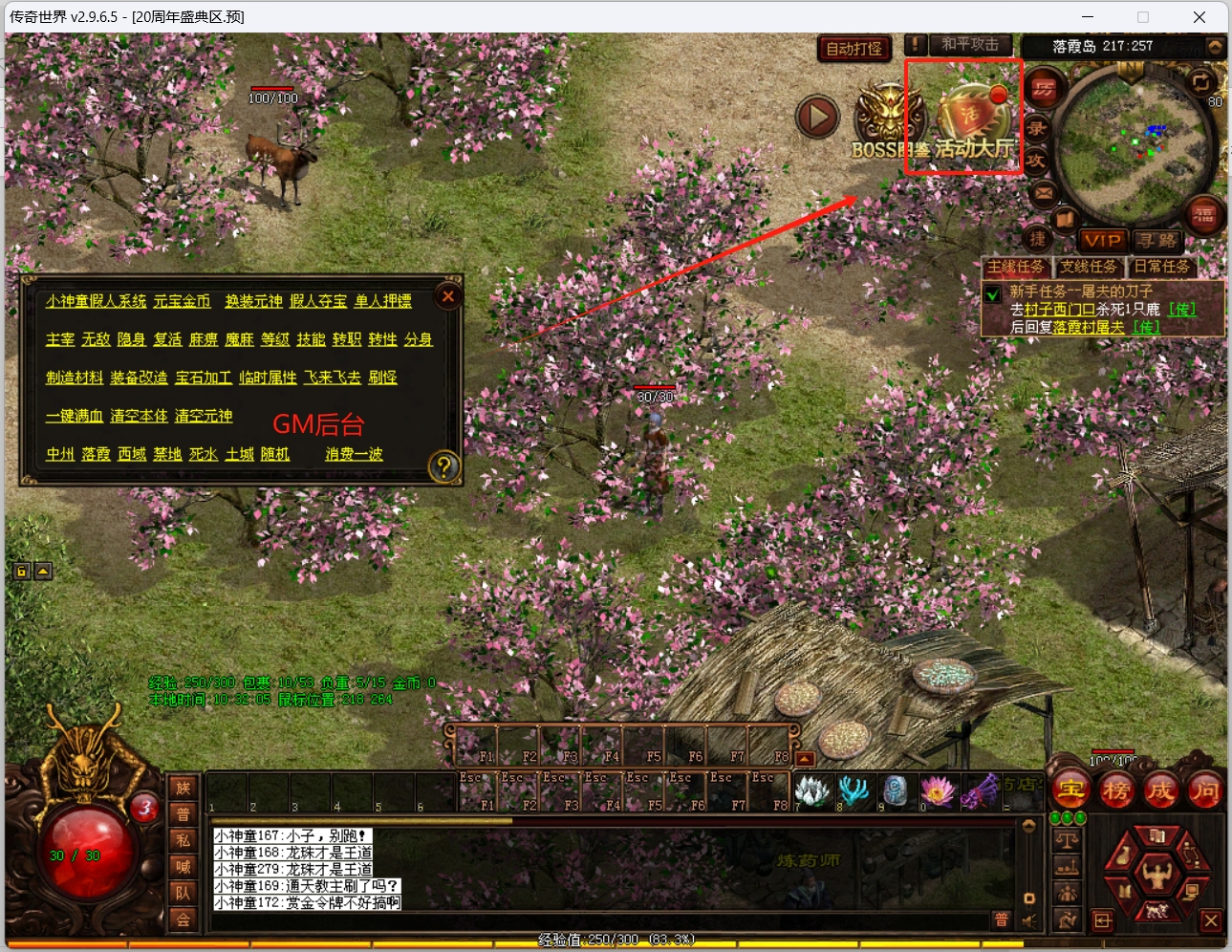Image resolution: width=1232 pixels, height=952 pixels.
Task: Toggle the 自动打怪 auto-fight button
Action: 854,48
